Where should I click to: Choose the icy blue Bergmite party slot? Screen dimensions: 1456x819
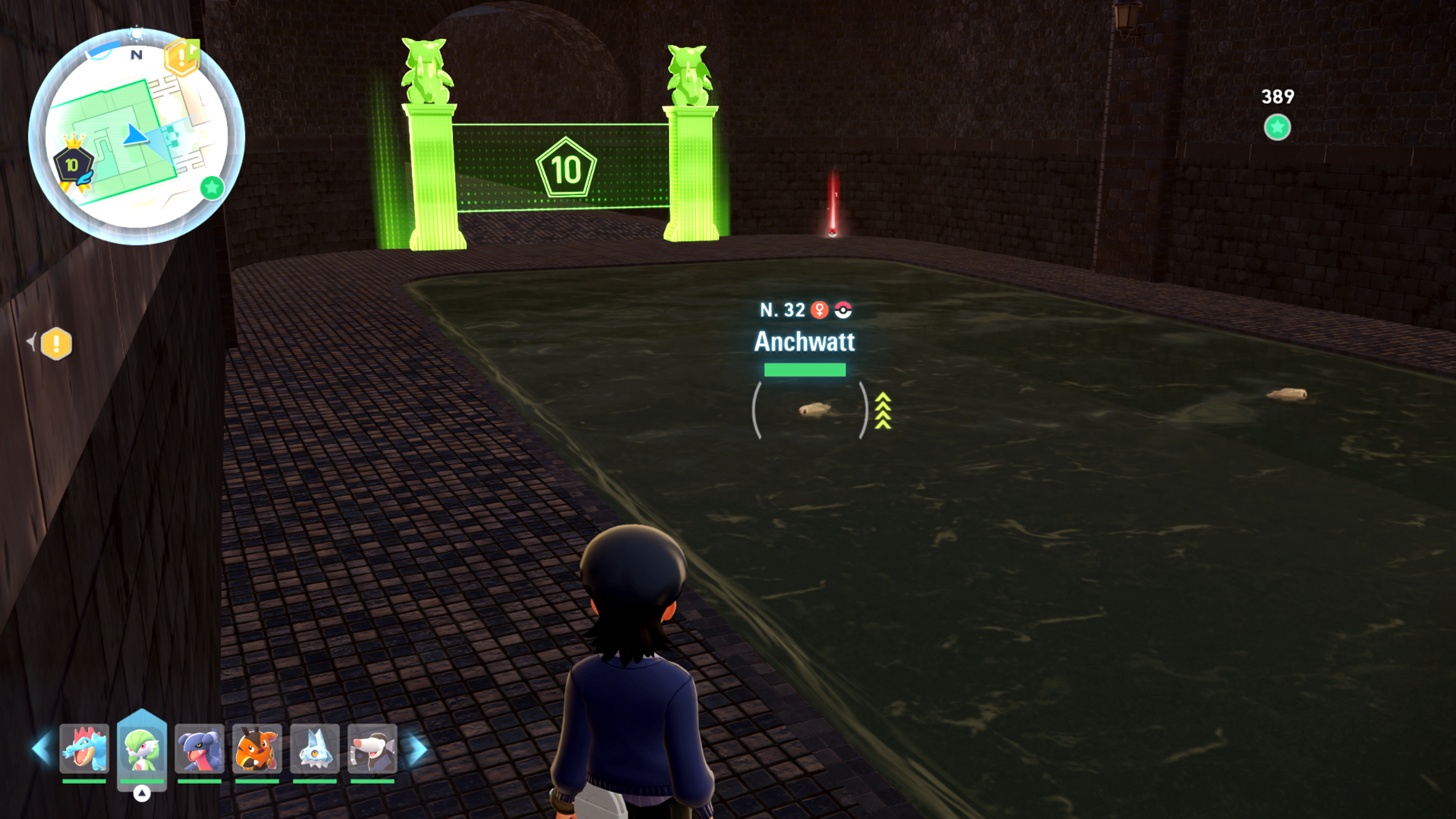pyautogui.click(x=315, y=748)
